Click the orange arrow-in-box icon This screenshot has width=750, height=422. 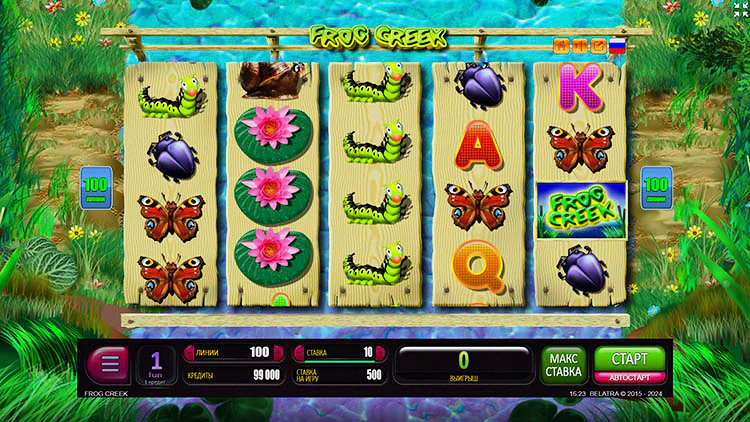point(598,45)
